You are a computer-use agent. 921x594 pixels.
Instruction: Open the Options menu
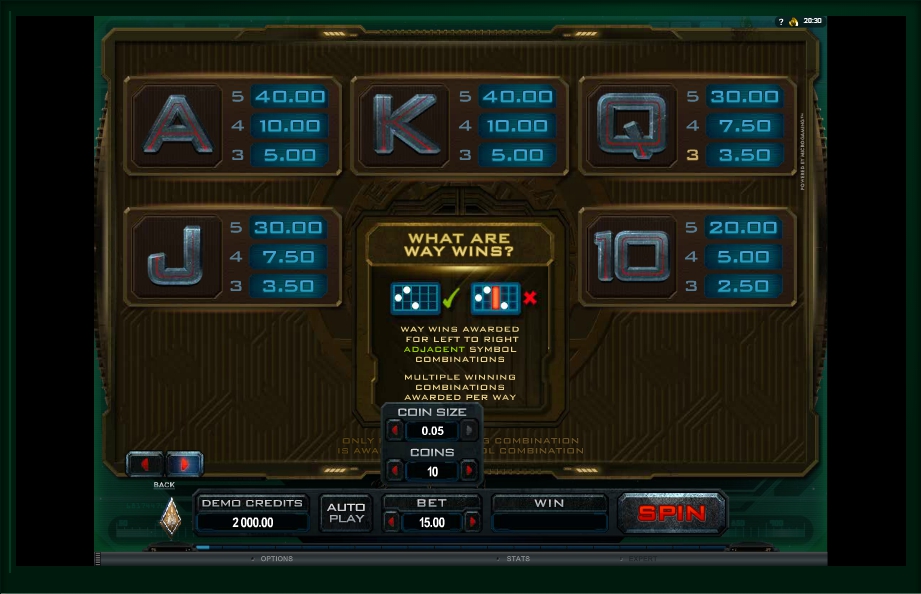pyautogui.click(x=275, y=559)
